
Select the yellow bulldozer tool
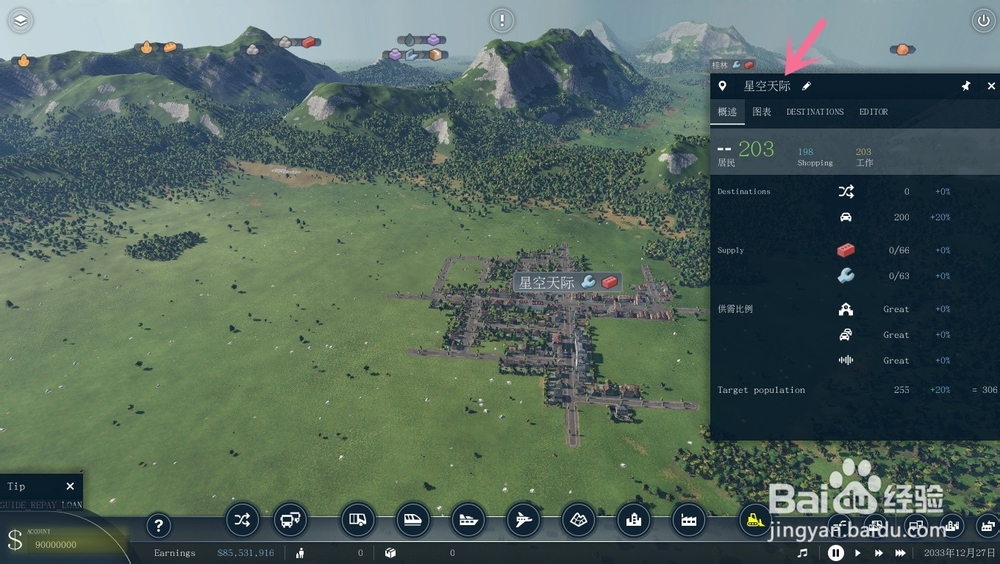(x=755, y=519)
